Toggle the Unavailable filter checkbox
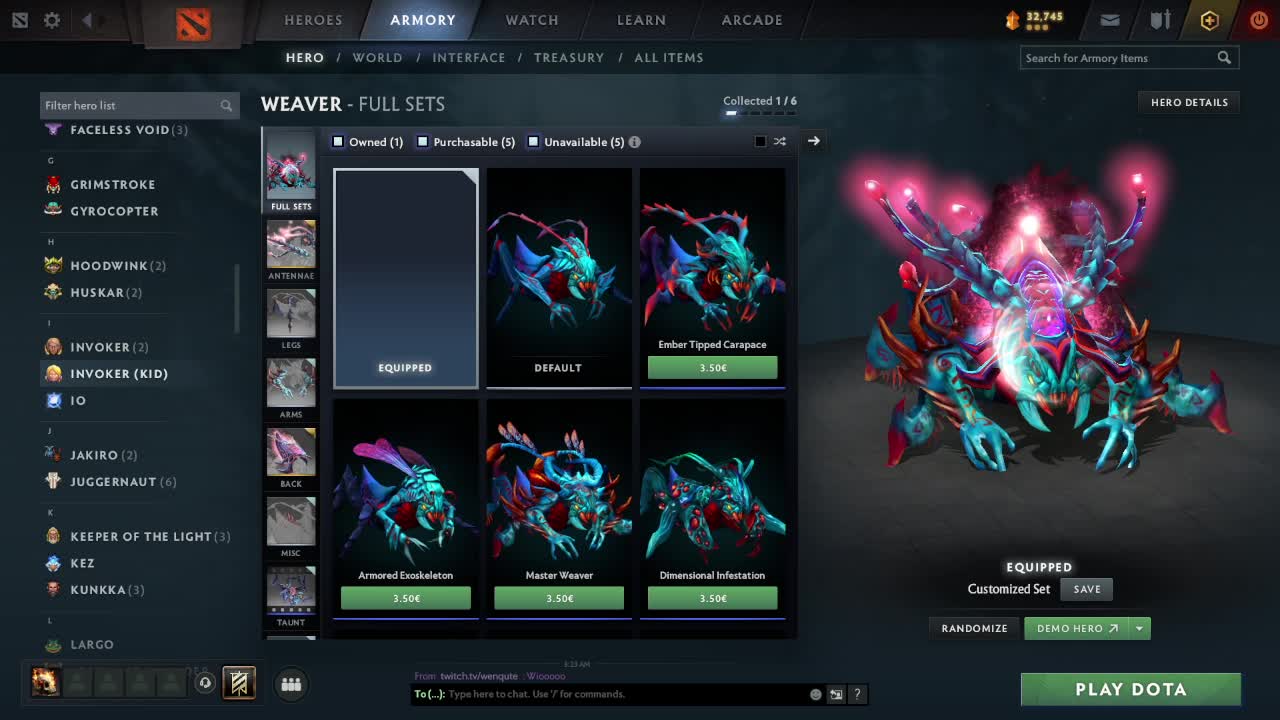The width and height of the screenshot is (1280, 720). 533,142
